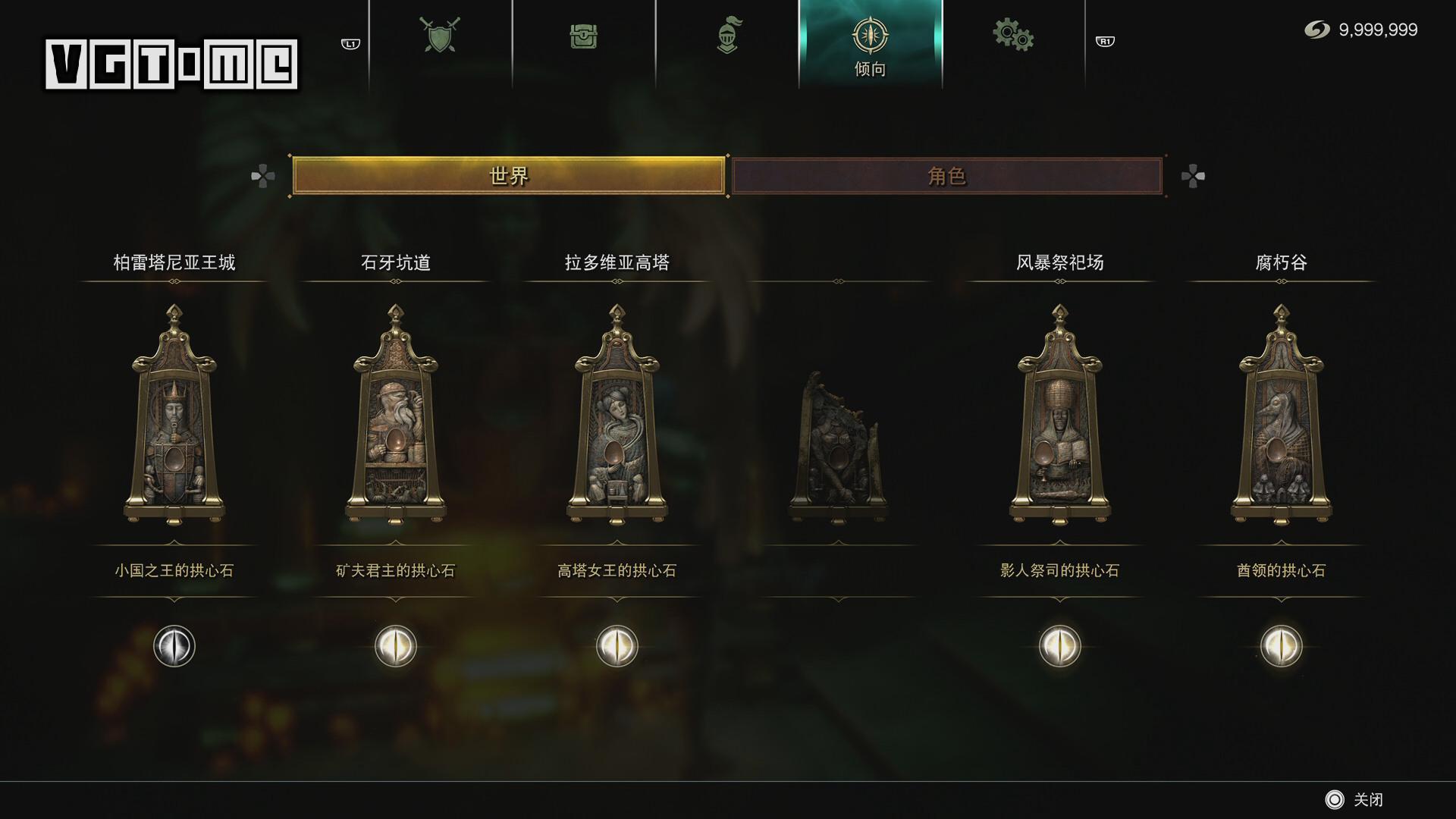Select the 世界 world tendency tab
This screenshot has height=819, width=1456.
click(x=509, y=176)
